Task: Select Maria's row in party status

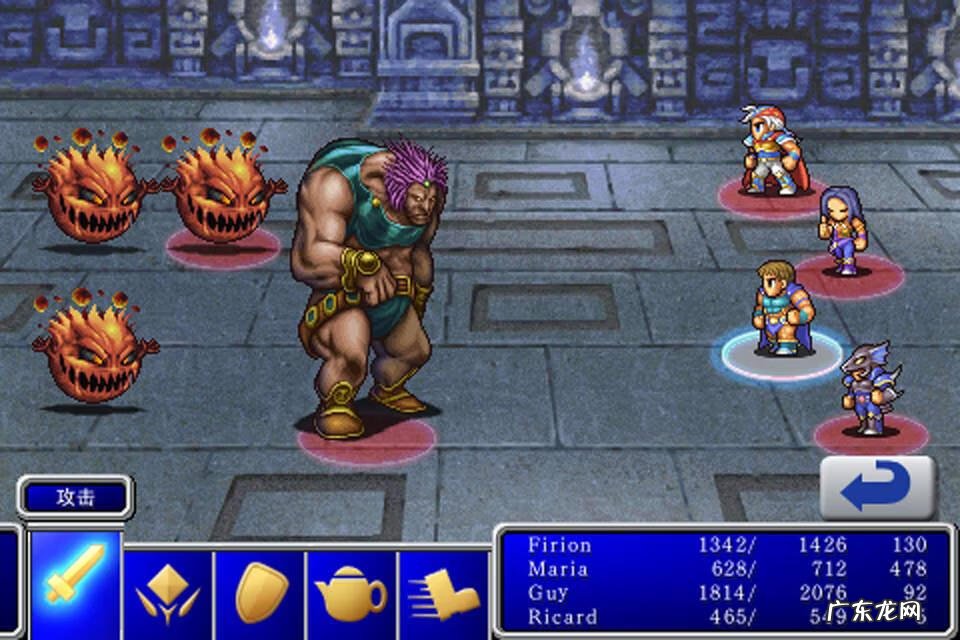Action: pos(725,569)
